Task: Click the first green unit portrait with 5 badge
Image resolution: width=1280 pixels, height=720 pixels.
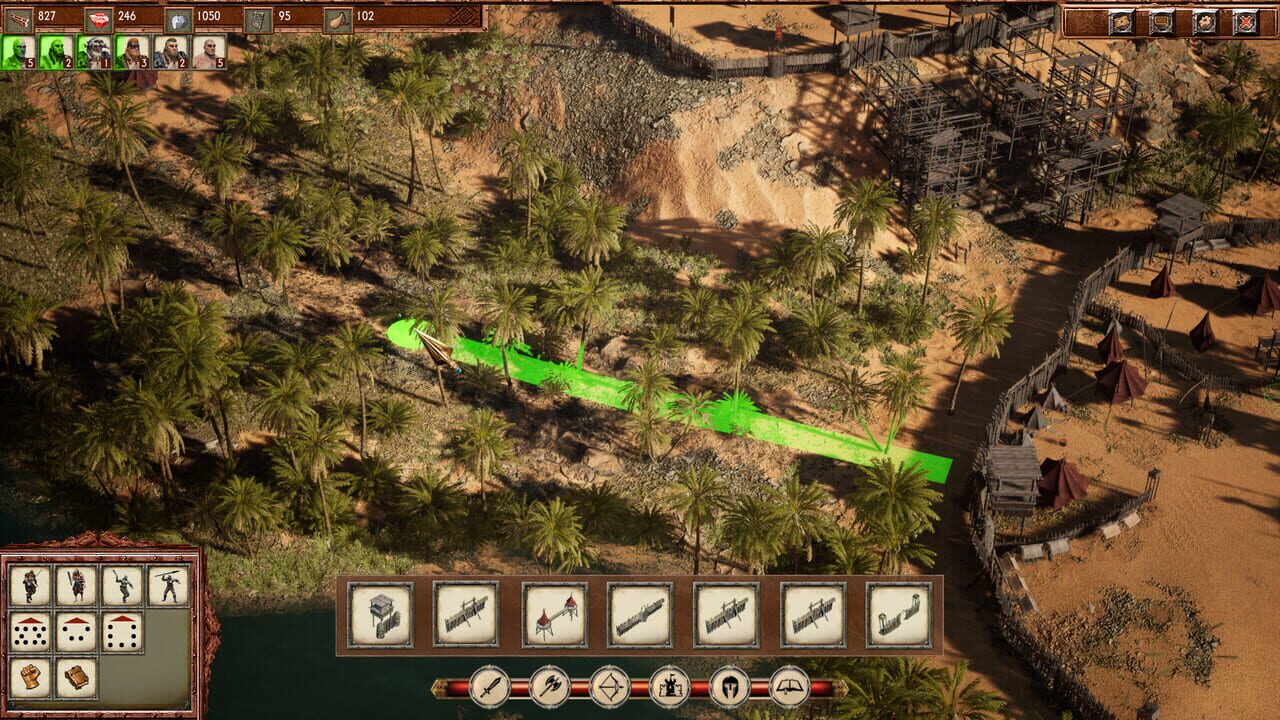Action: tap(17, 51)
